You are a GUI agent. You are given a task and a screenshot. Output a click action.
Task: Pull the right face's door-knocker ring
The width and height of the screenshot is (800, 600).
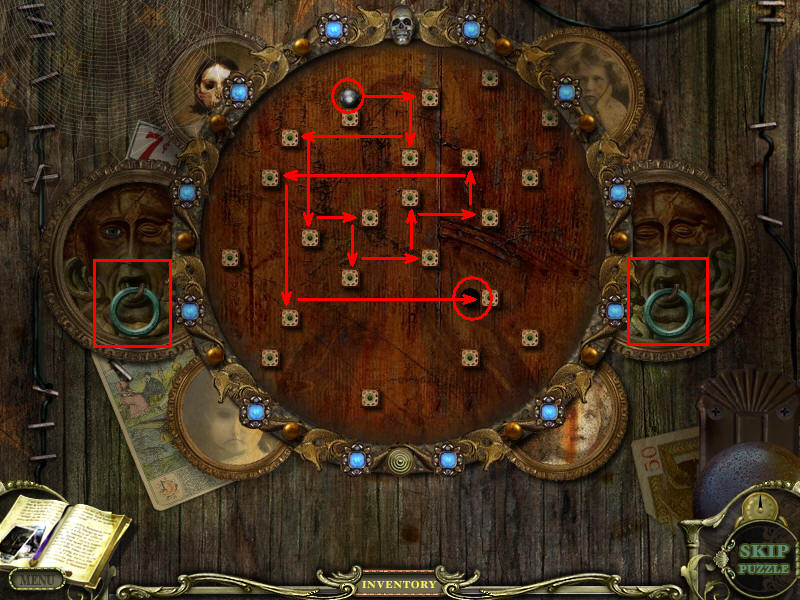(667, 309)
